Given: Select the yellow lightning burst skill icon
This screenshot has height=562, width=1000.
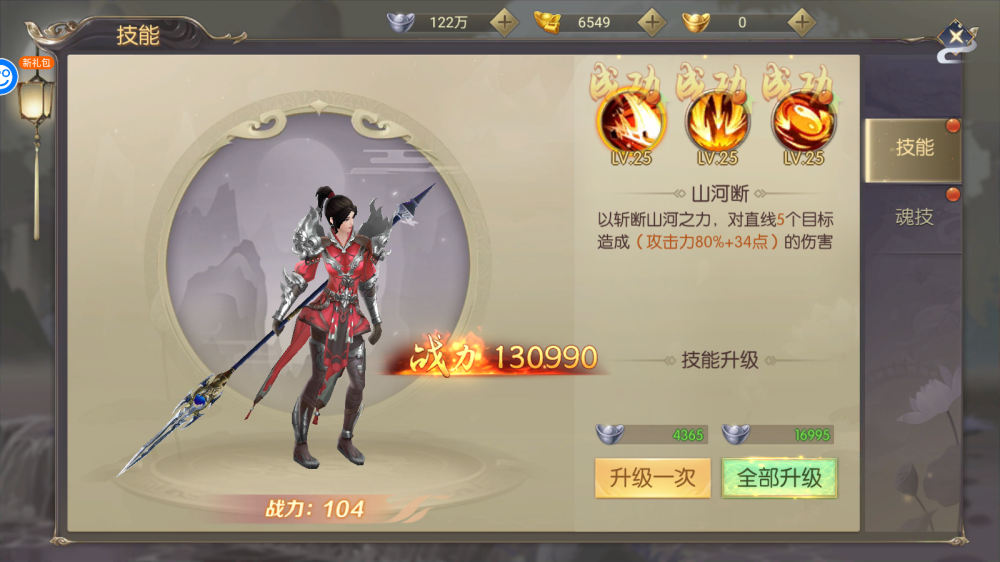Looking at the screenshot, I should click(715, 125).
